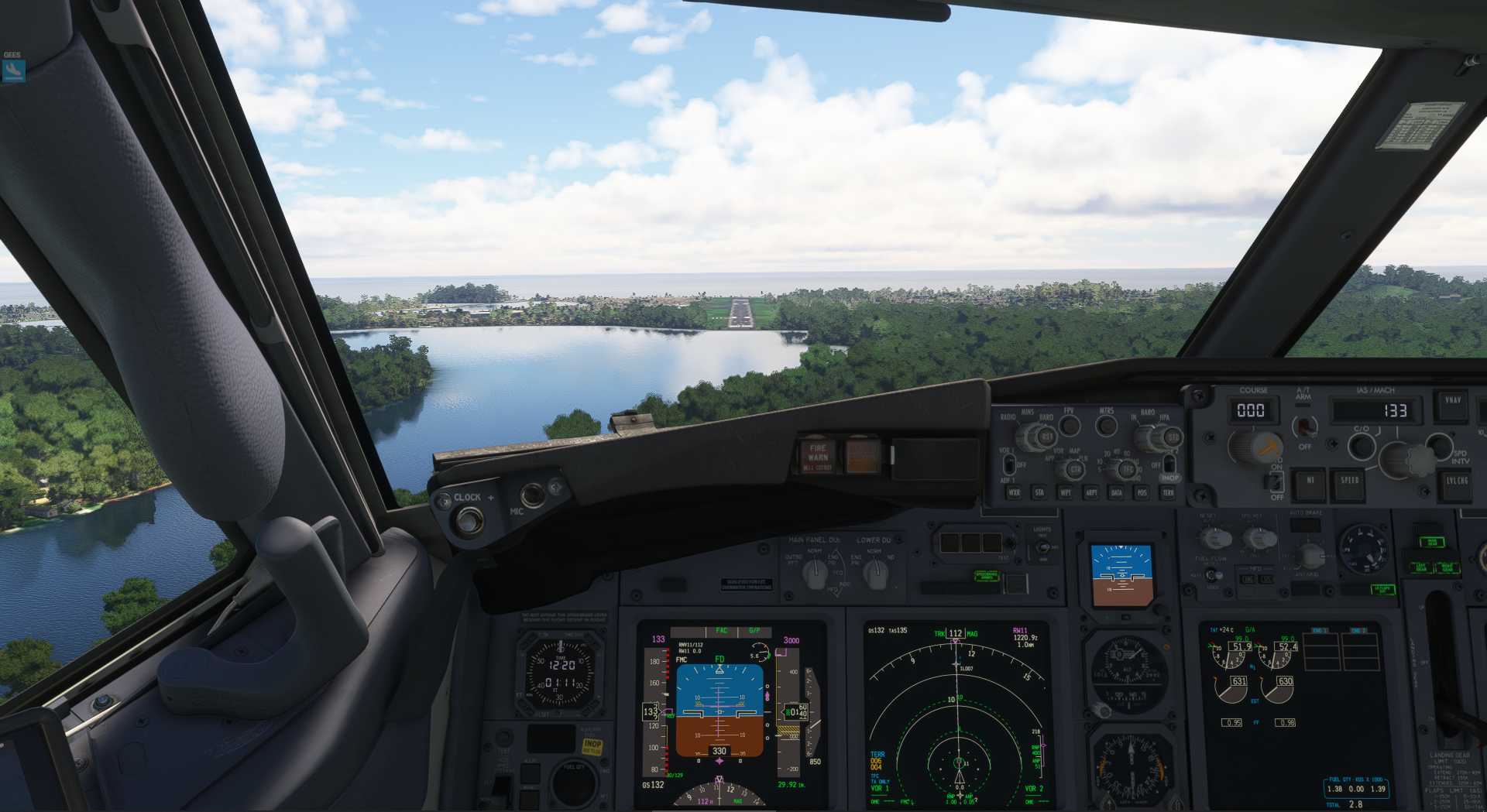The image size is (1487, 812).
Task: Click the baro STD button
Action: (1172, 437)
